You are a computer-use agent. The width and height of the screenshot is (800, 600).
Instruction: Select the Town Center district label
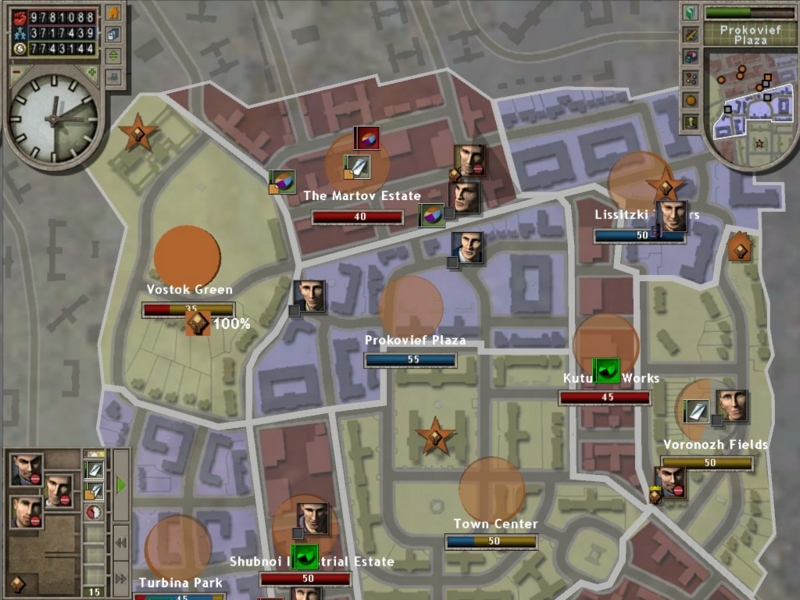point(495,524)
